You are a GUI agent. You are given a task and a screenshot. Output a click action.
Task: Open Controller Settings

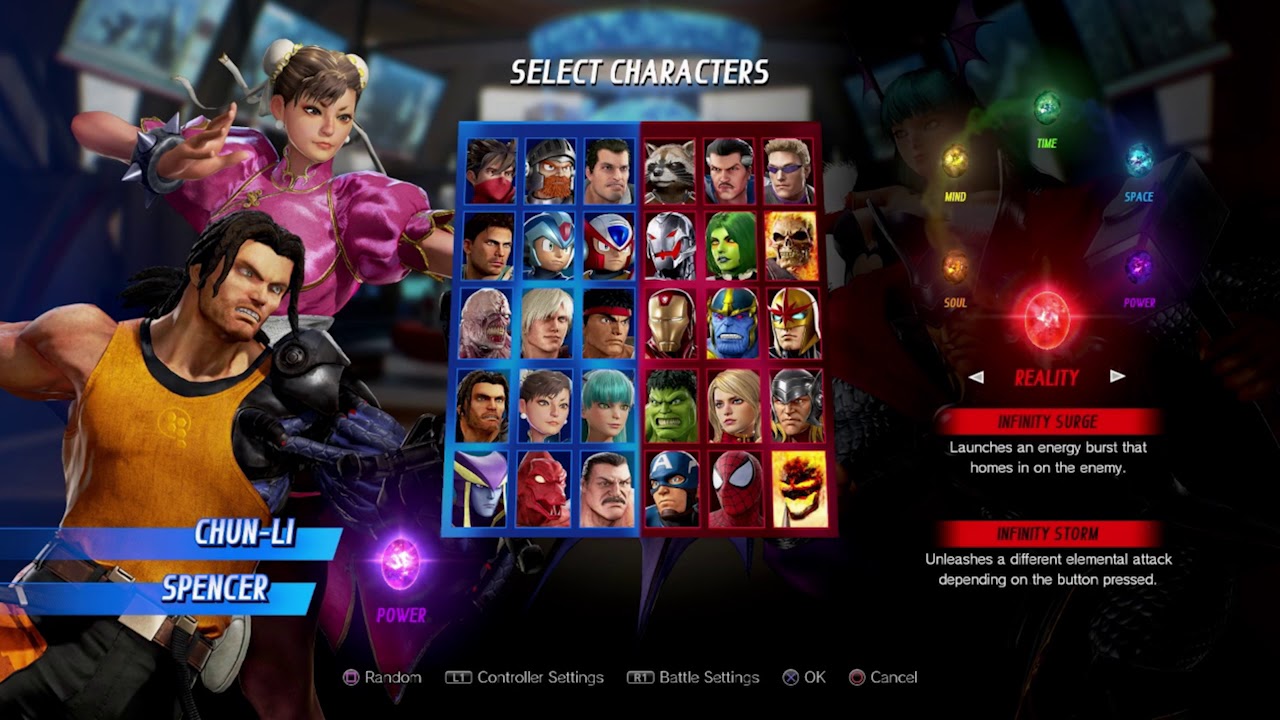540,677
